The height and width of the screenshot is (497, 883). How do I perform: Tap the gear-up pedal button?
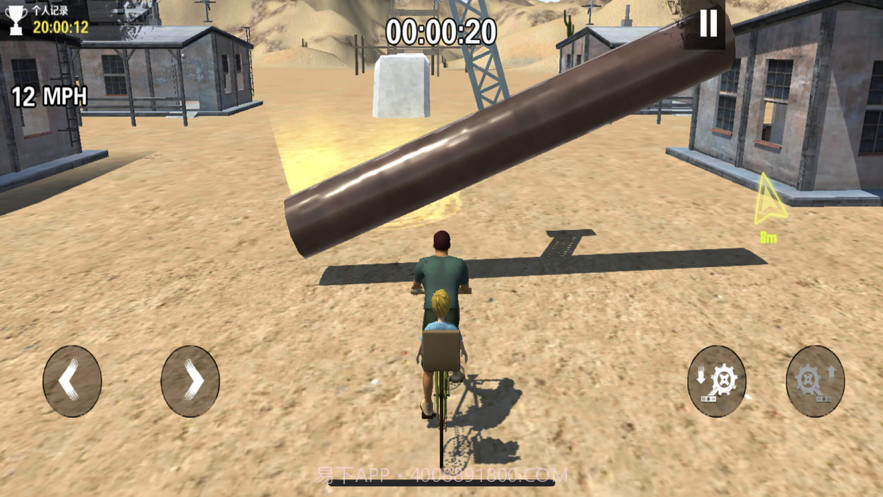[815, 381]
